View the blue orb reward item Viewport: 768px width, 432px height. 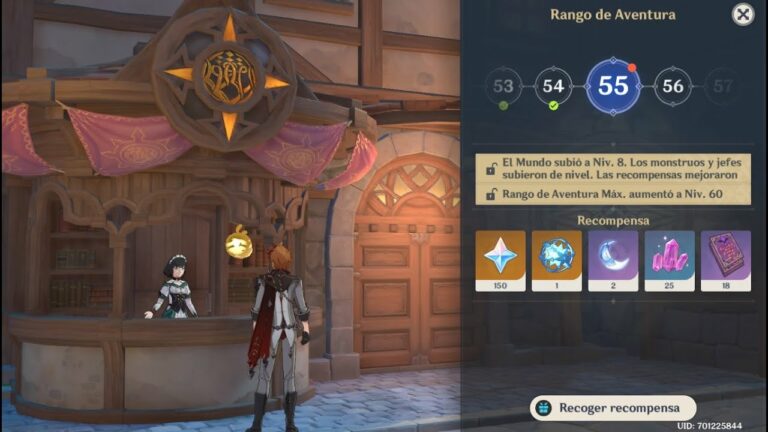coord(556,260)
